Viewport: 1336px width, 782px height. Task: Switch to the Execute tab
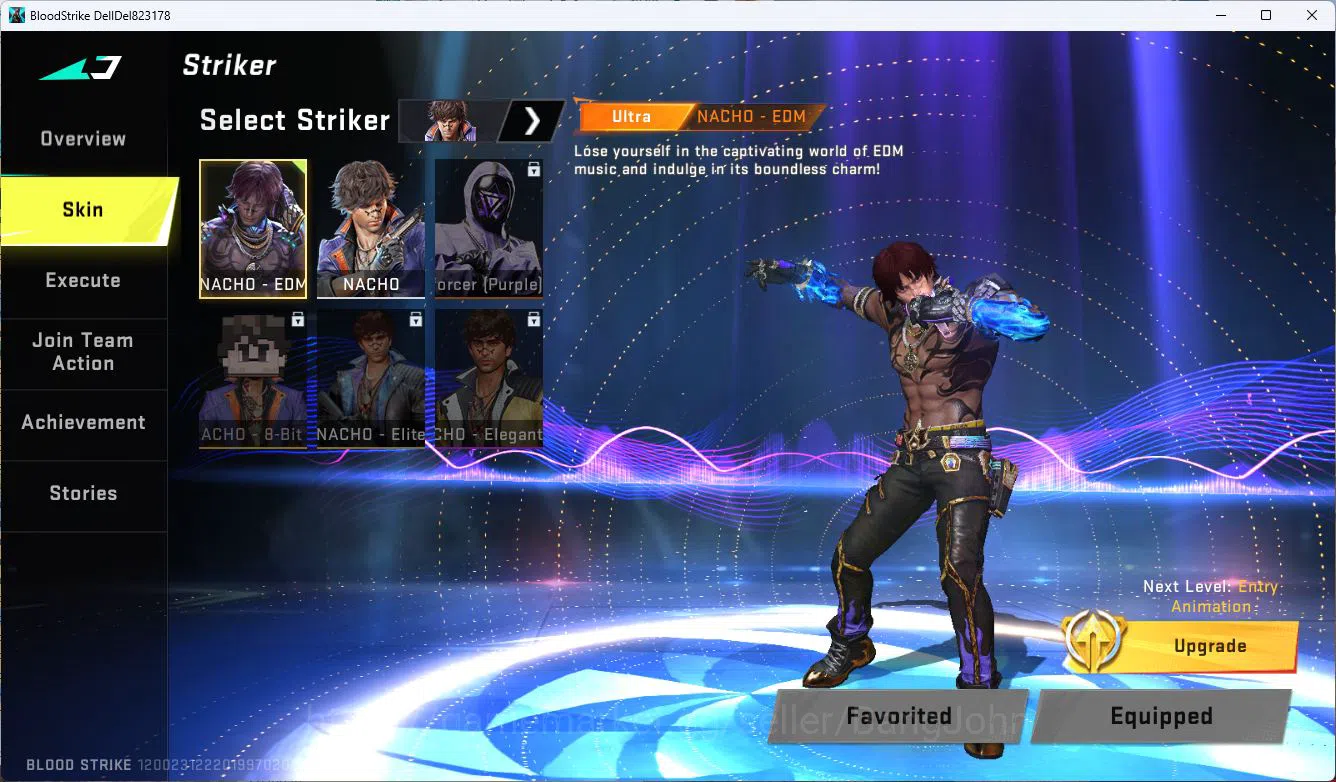point(84,281)
